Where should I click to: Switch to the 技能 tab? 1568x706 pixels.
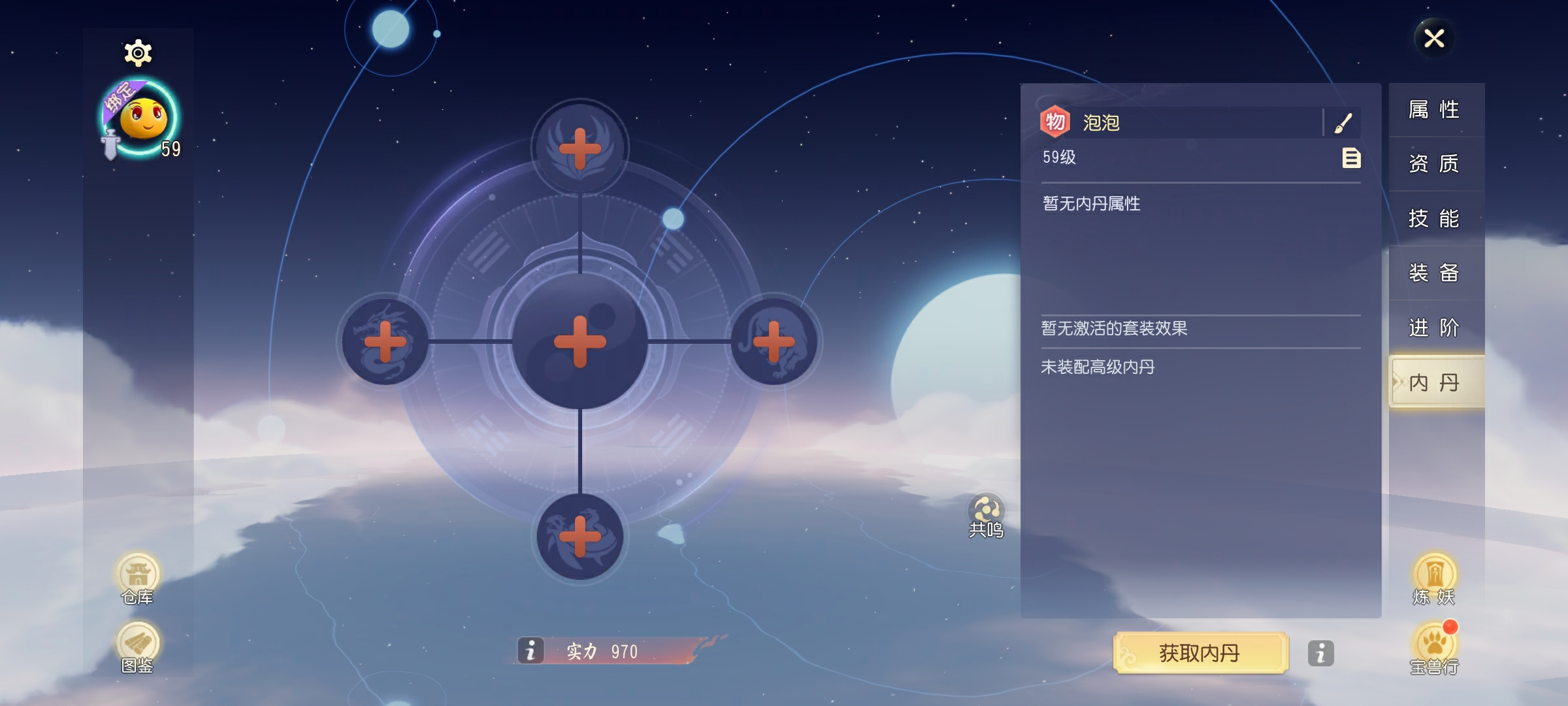1435,219
